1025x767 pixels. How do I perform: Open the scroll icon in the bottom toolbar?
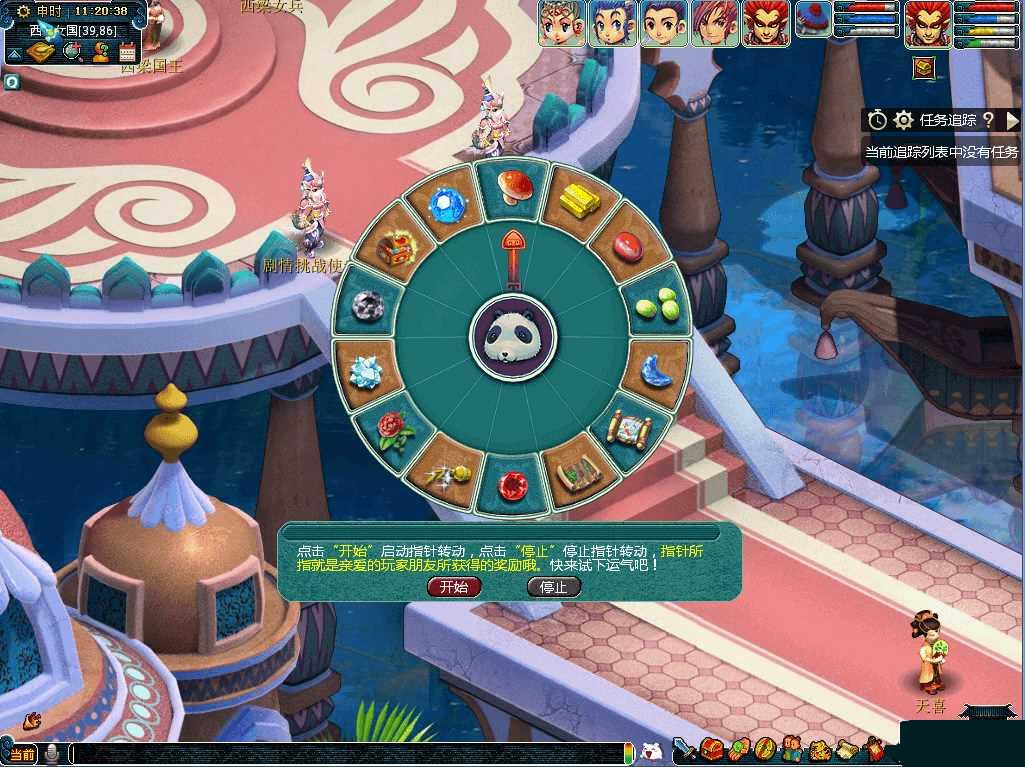(x=846, y=749)
